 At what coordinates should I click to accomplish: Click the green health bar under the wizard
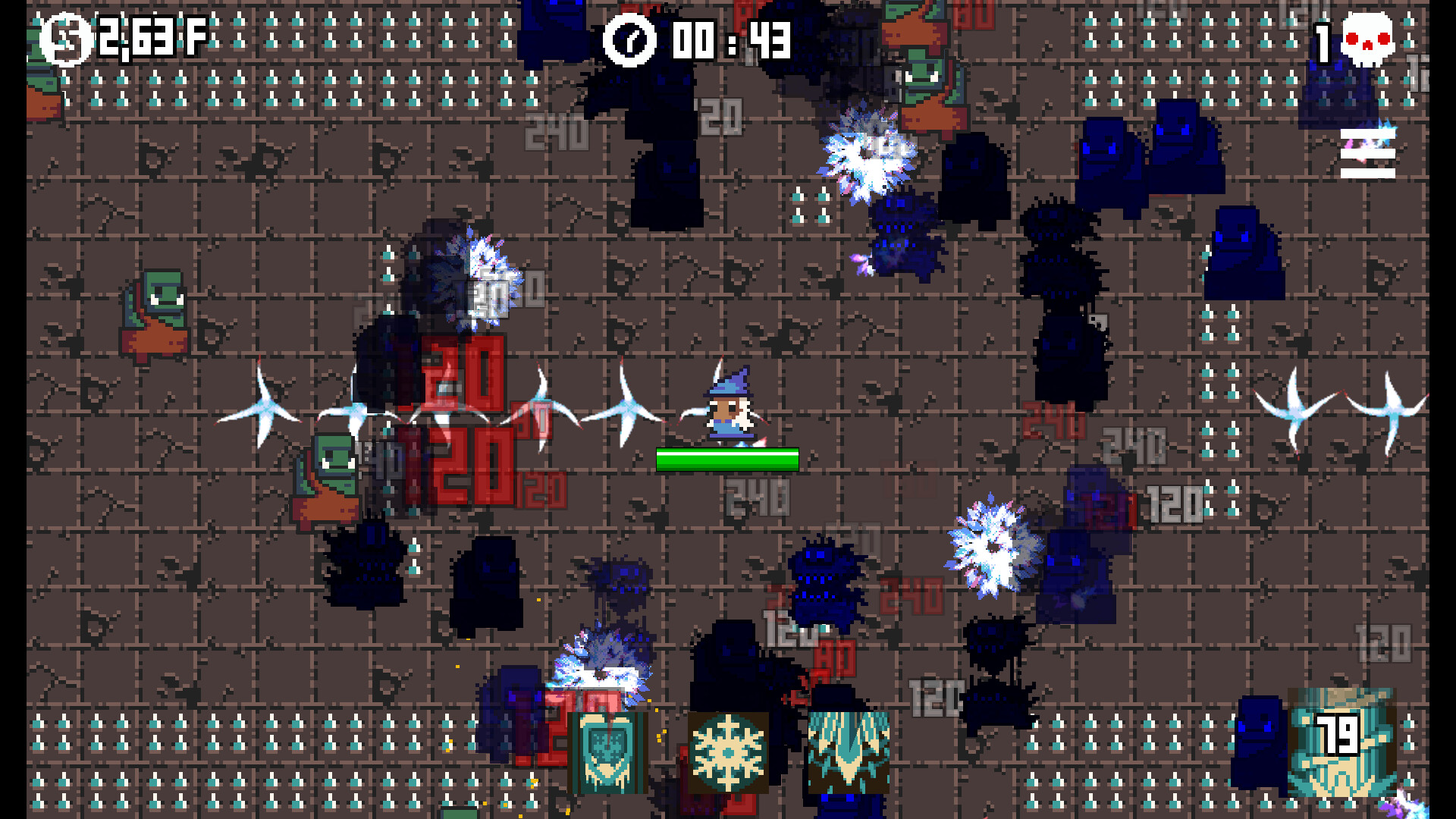726,459
